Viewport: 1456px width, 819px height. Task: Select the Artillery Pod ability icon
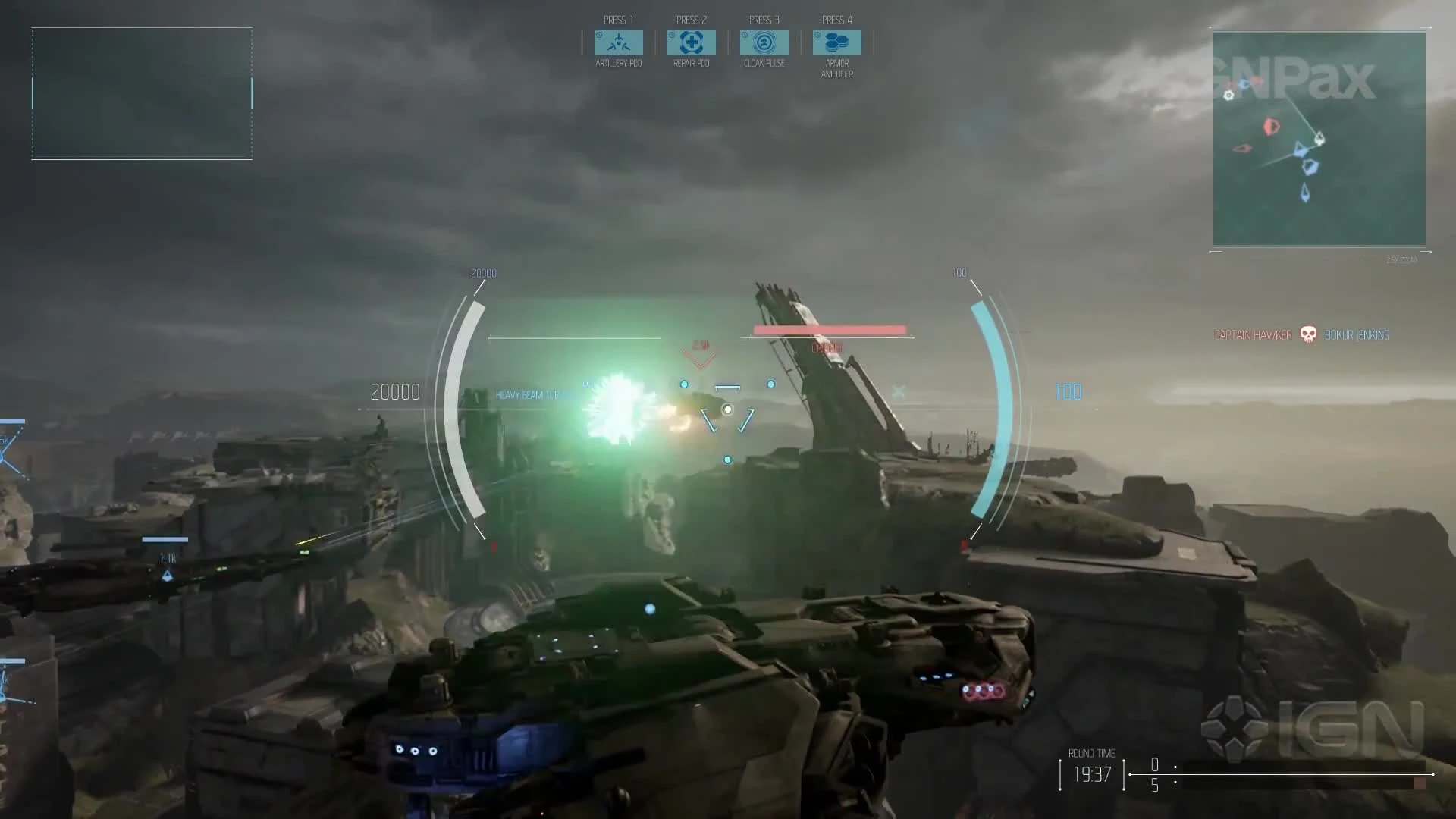pos(617,42)
